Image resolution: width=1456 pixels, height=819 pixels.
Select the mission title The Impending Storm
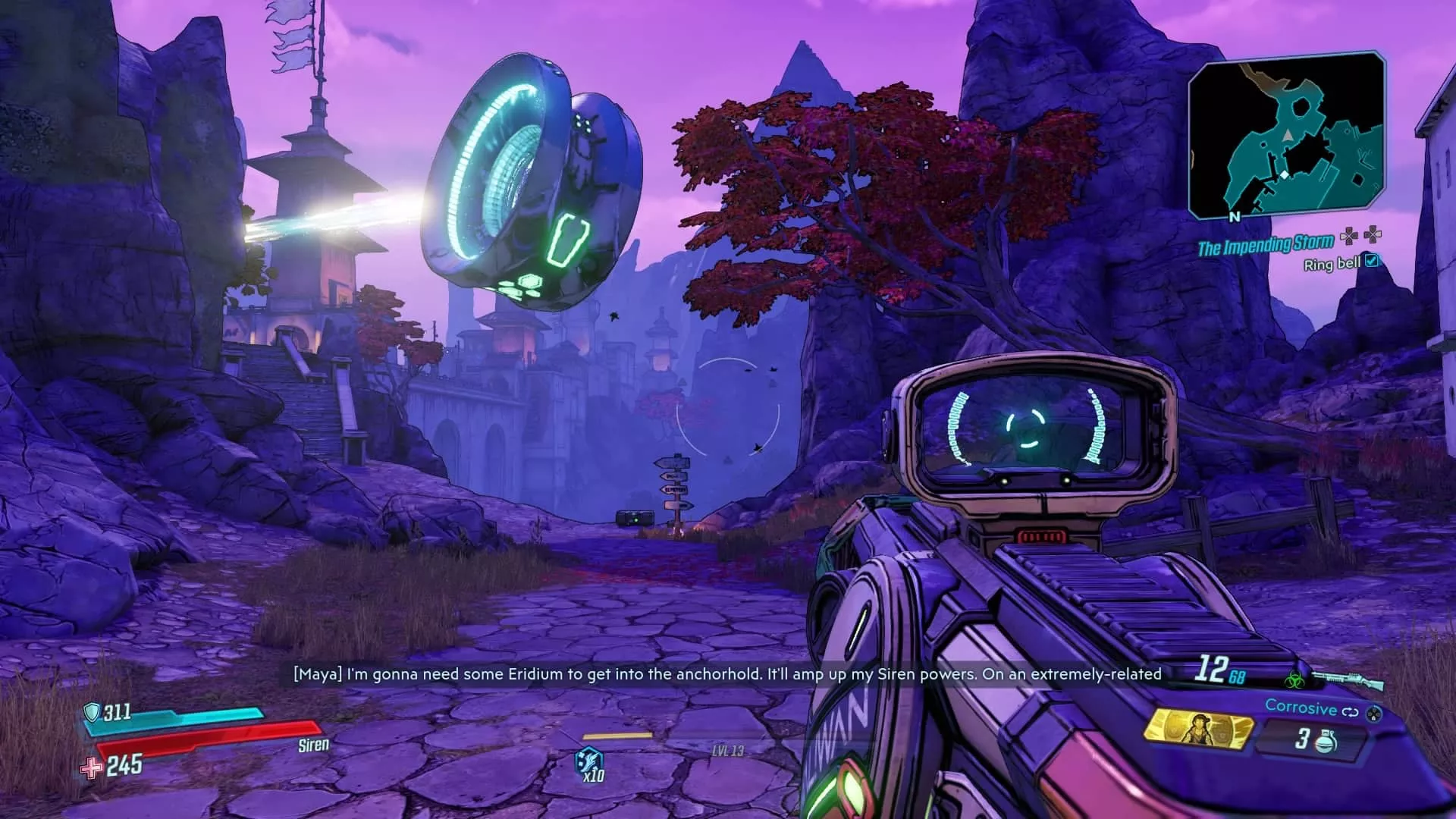coord(1267,243)
